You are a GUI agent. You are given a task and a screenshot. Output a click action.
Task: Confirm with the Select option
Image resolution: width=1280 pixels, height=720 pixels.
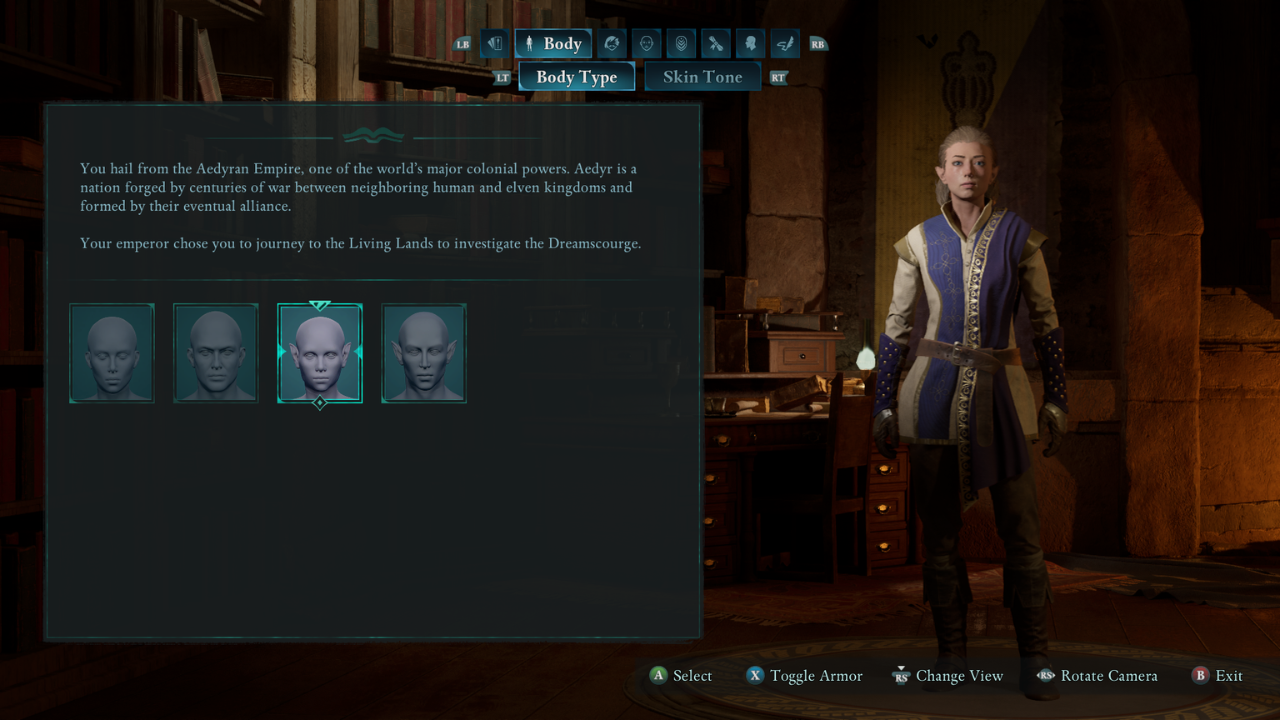point(681,676)
